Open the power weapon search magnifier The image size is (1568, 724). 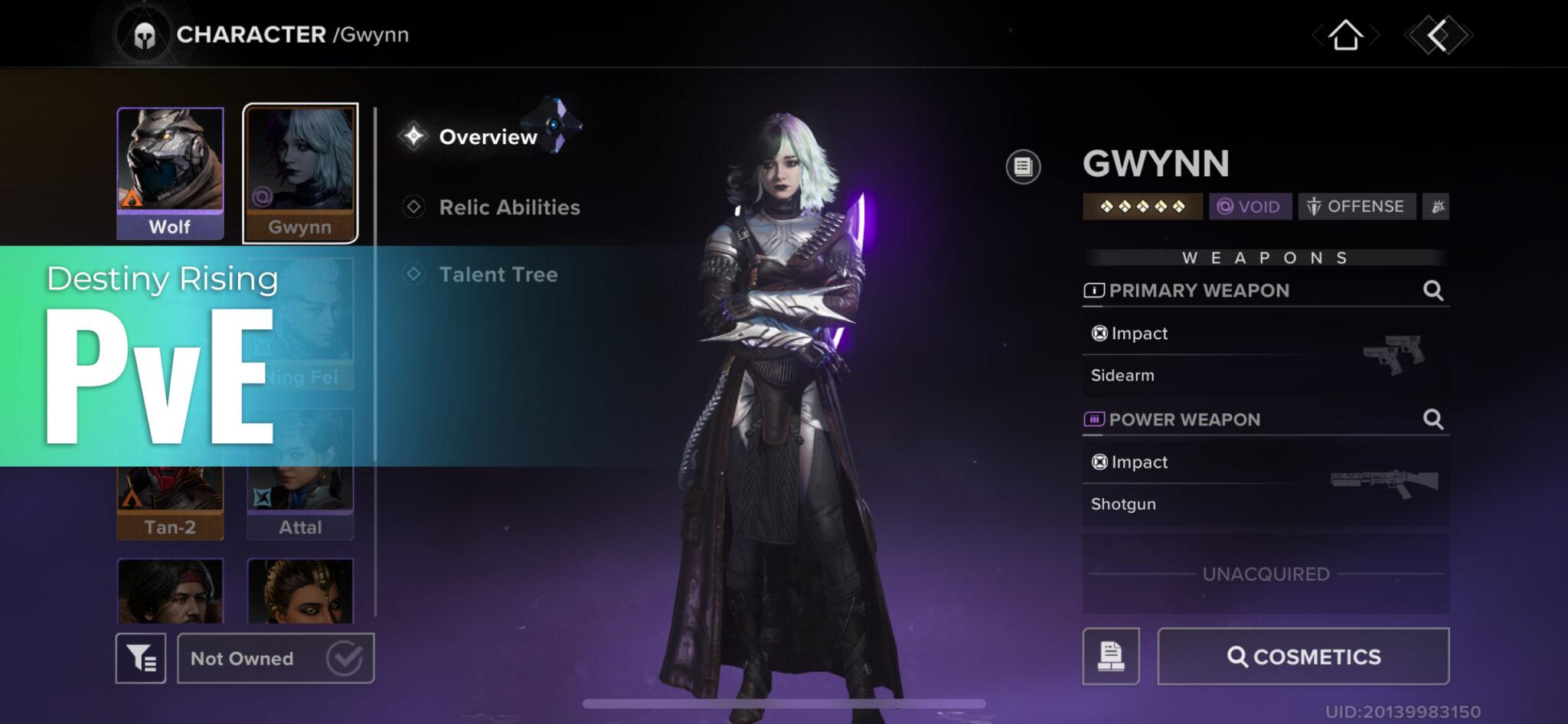1435,419
